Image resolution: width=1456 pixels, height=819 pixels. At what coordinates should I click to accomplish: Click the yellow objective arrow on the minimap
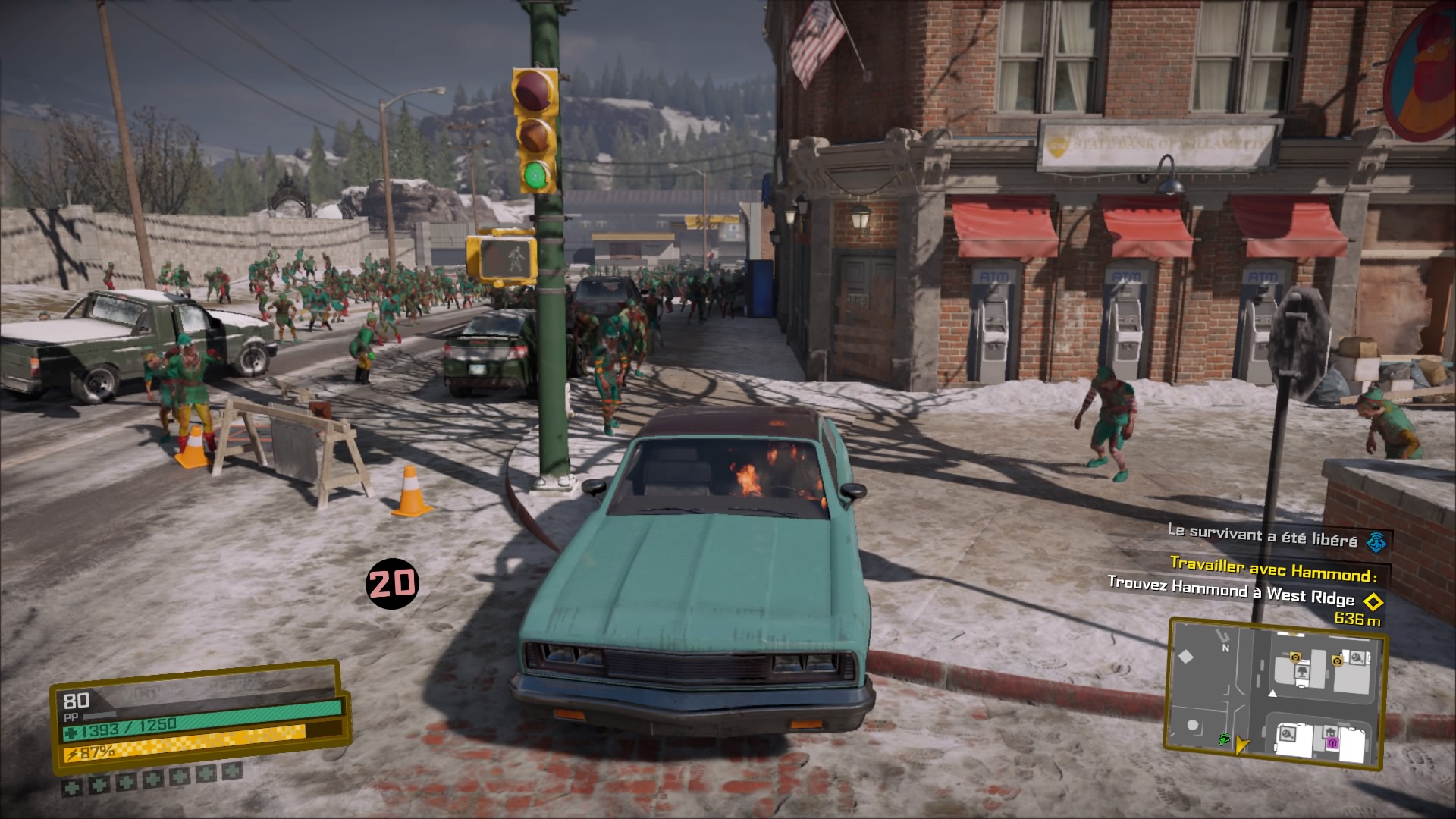click(1241, 744)
